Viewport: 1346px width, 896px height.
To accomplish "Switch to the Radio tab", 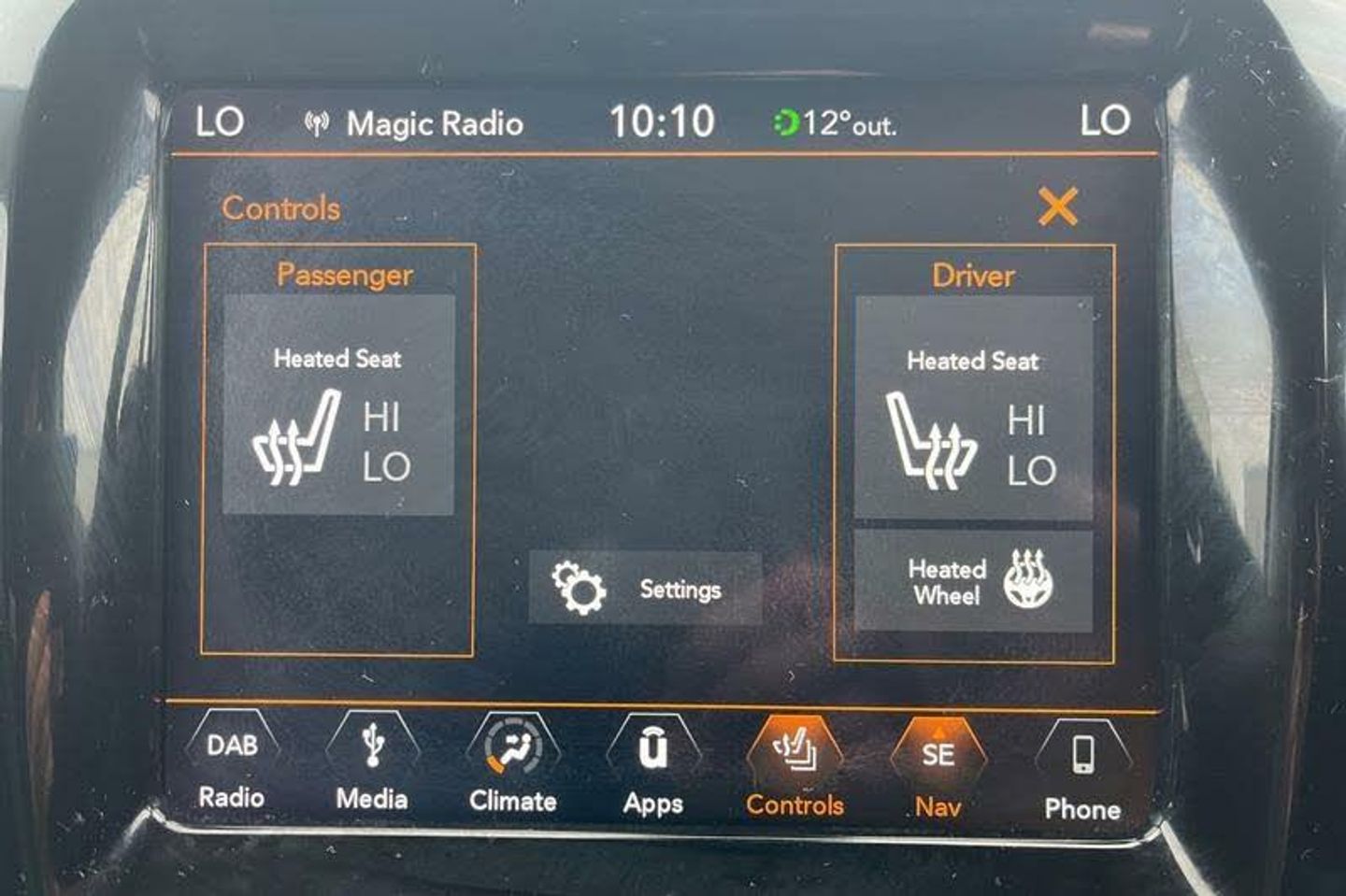I will 232,766.
